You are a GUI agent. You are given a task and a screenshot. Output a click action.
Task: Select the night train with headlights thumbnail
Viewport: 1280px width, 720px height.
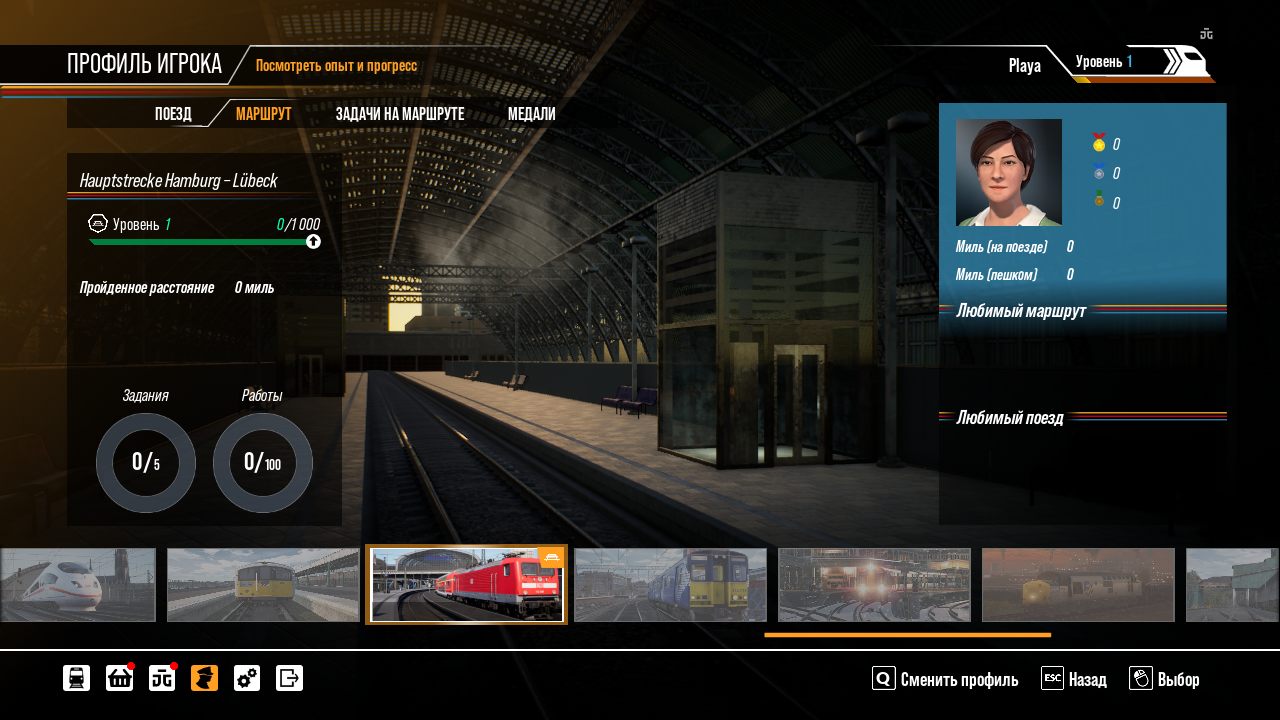(x=874, y=585)
